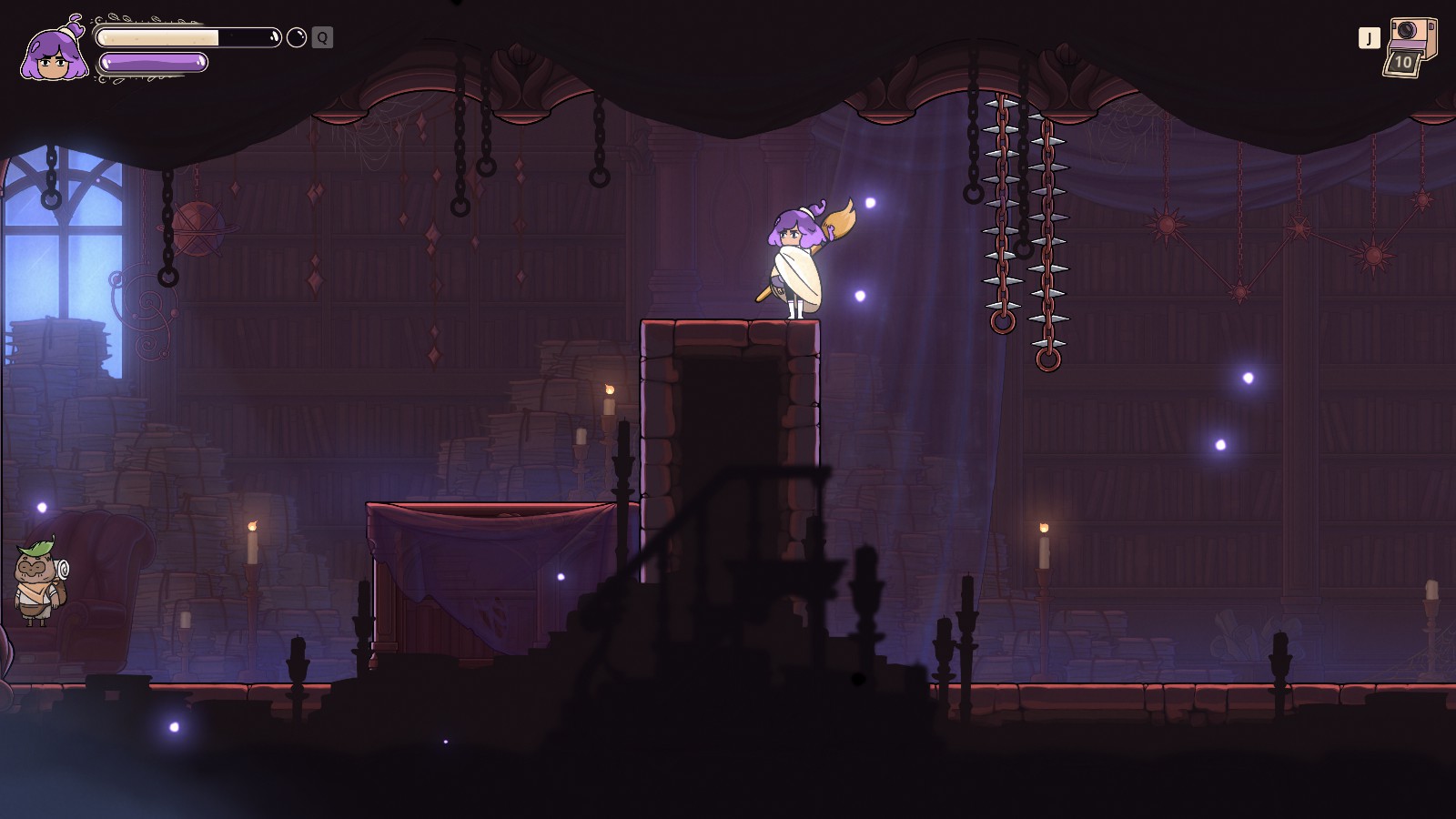Select the round orb ability icon
1456x819 pixels.
[297, 37]
